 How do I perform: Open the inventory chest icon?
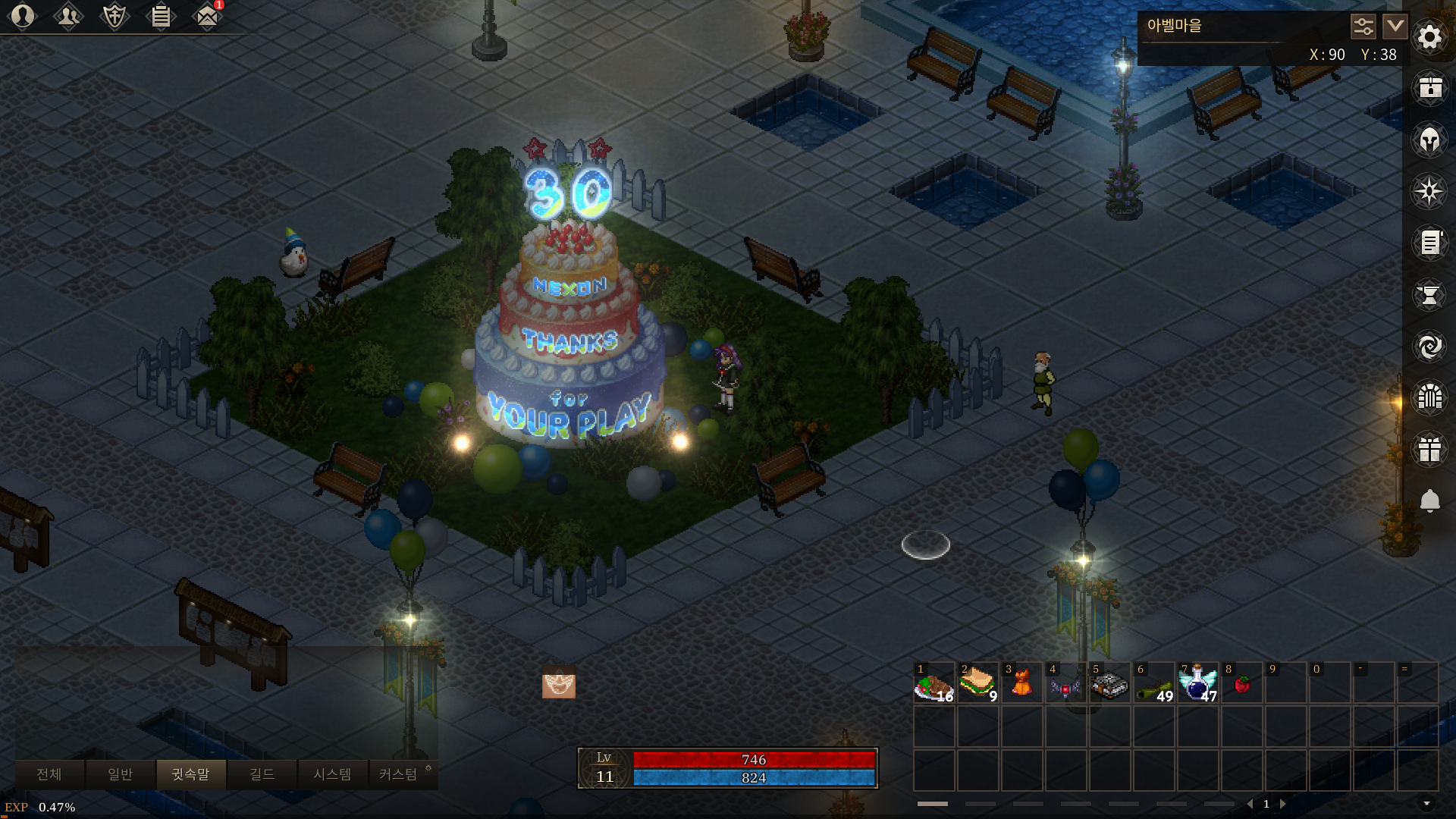[1429, 88]
